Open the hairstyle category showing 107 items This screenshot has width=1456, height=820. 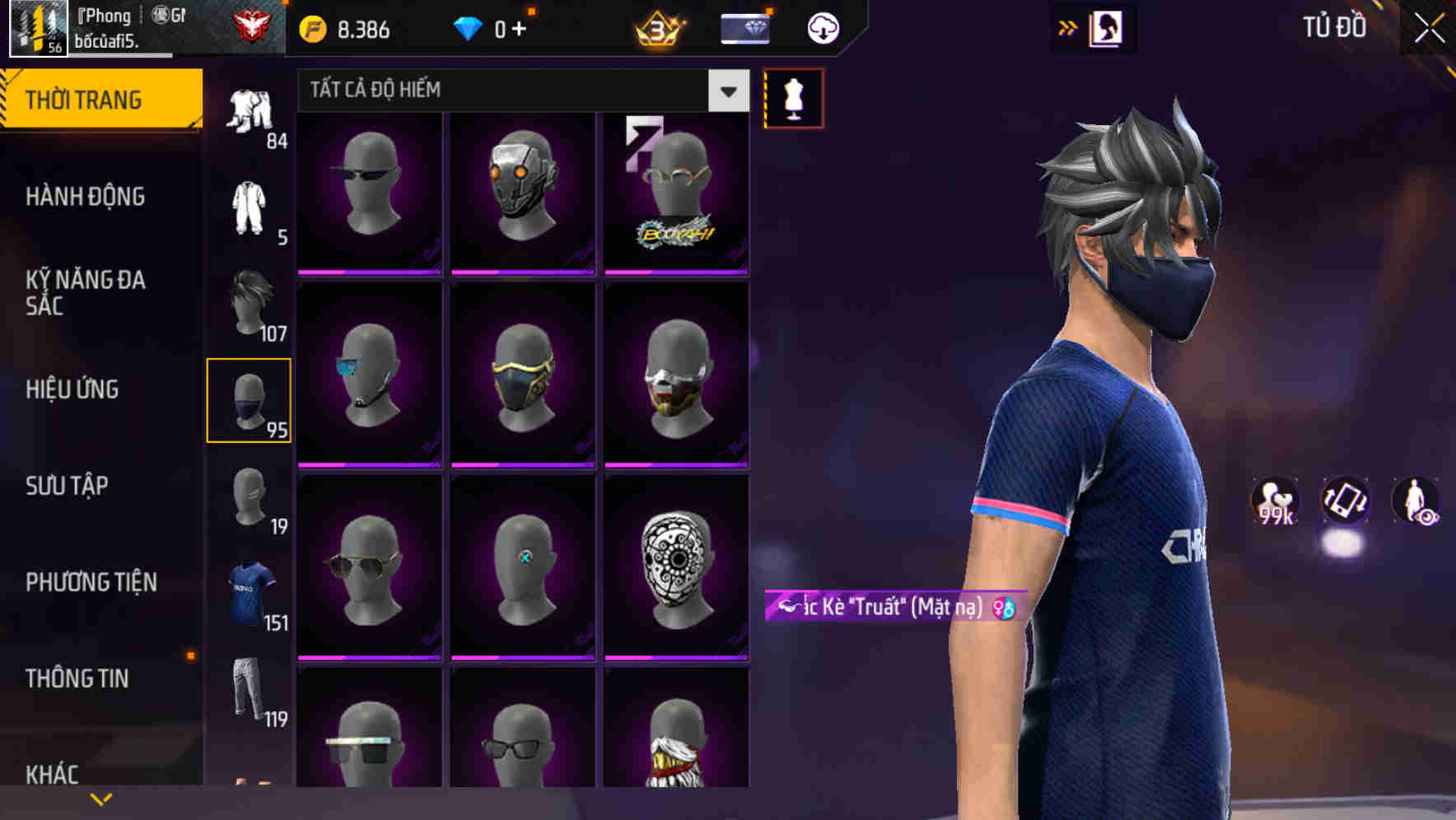pyautogui.click(x=250, y=301)
